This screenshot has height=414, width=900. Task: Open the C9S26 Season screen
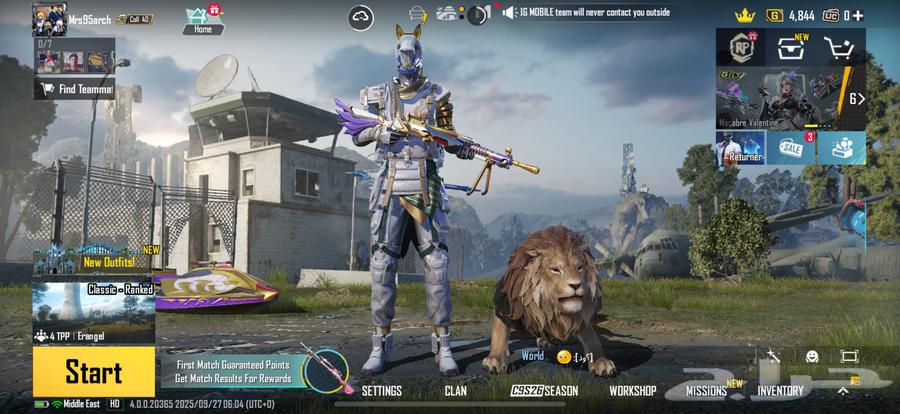(545, 391)
